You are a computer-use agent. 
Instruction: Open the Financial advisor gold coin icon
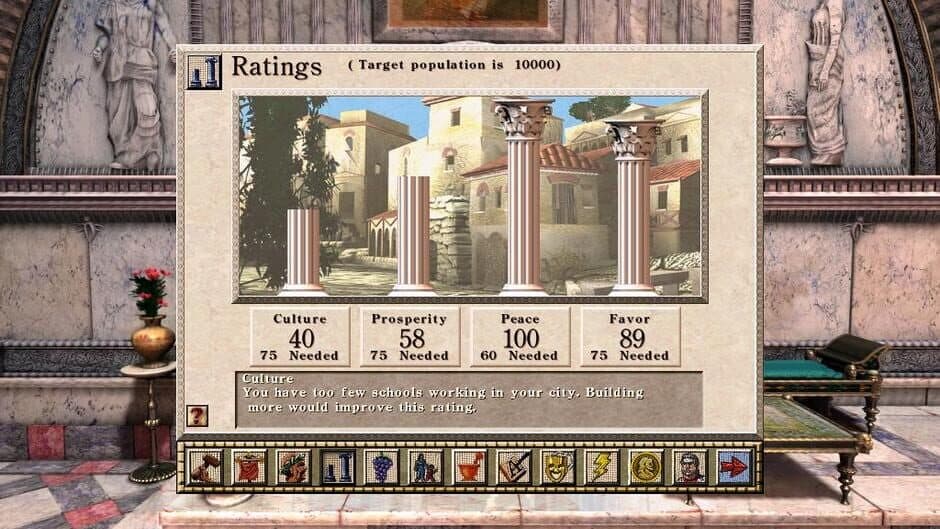645,467
